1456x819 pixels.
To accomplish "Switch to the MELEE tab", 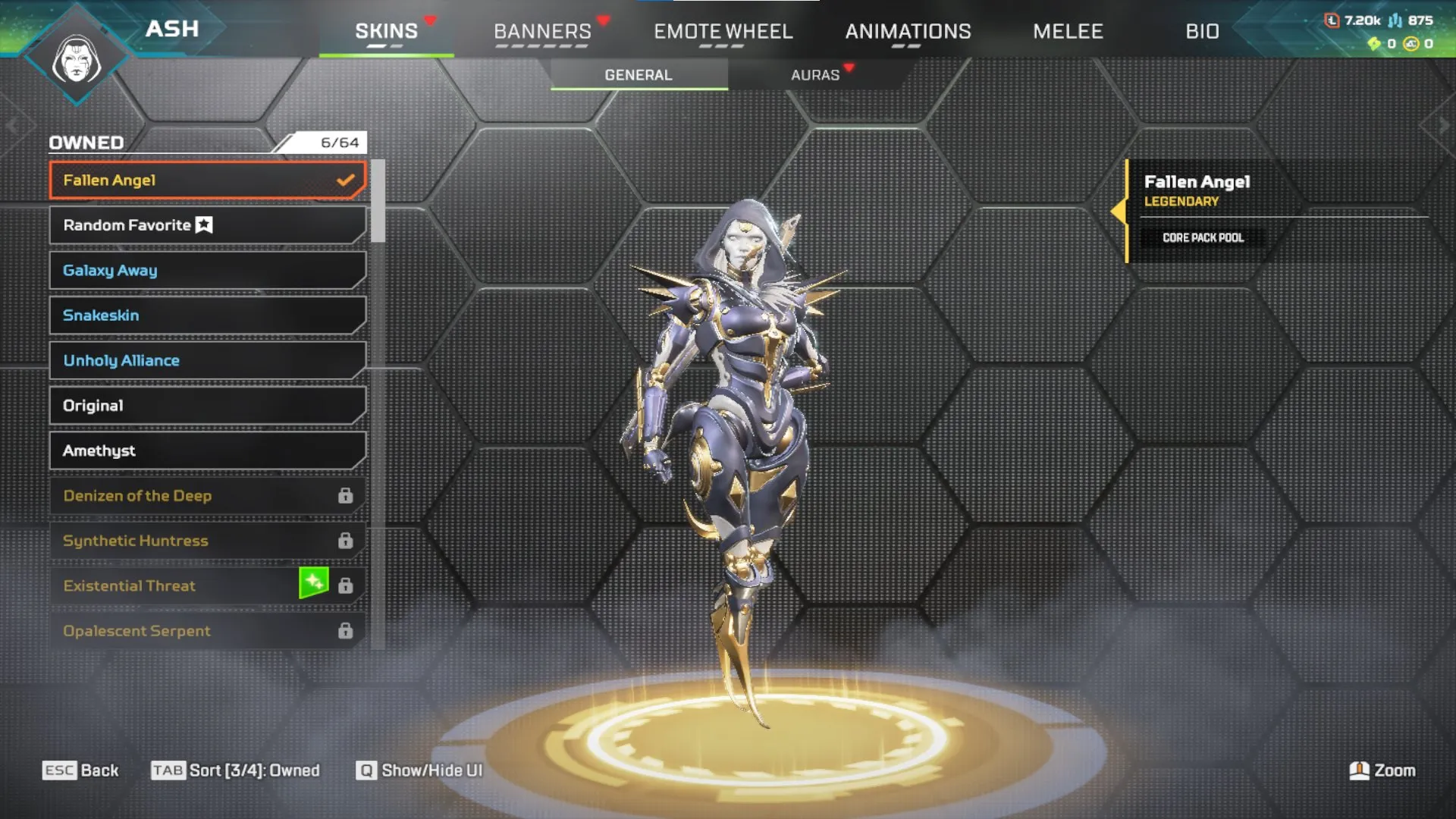I will click(1068, 31).
